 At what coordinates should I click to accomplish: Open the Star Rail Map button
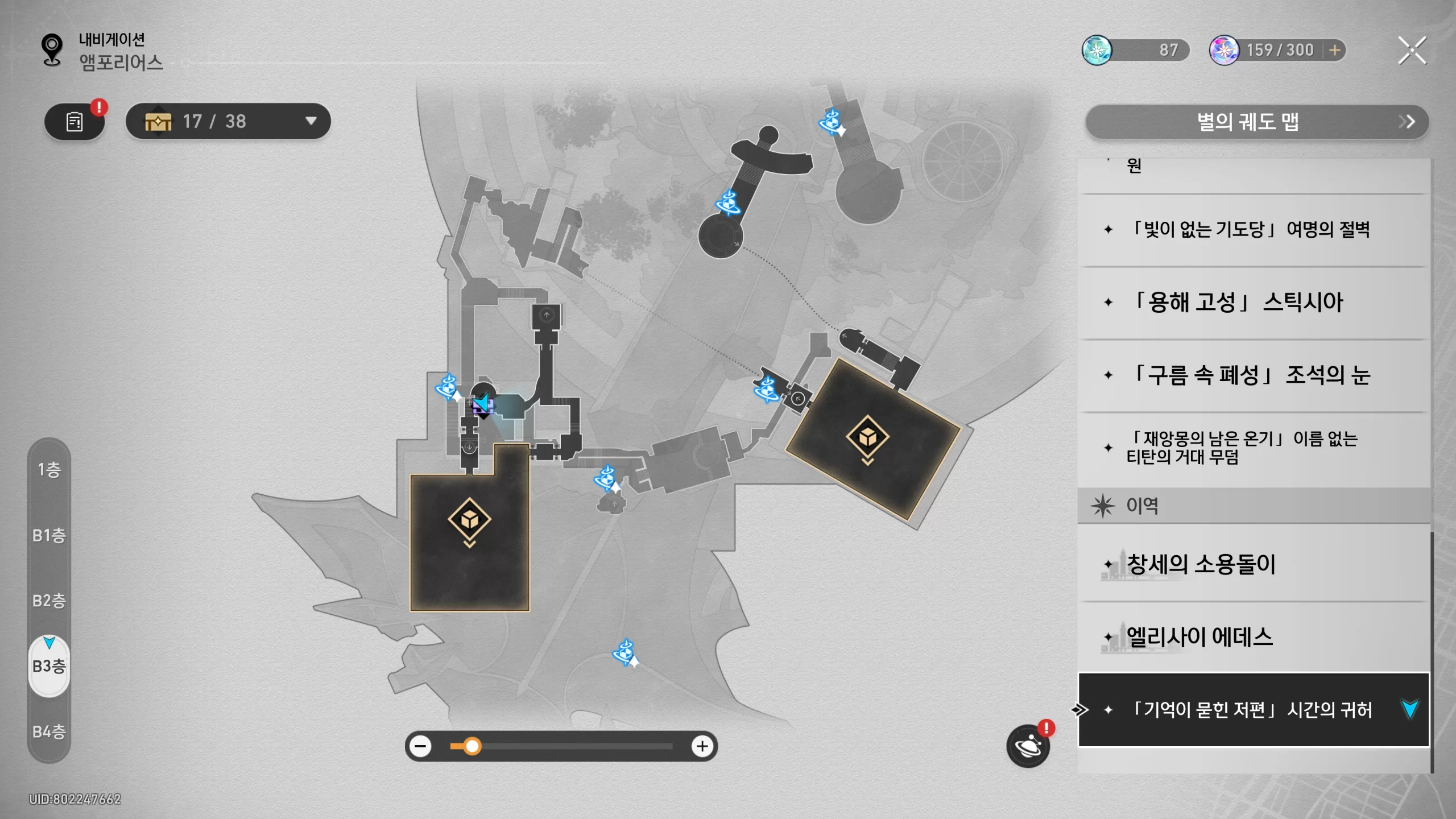pyautogui.click(x=1256, y=122)
